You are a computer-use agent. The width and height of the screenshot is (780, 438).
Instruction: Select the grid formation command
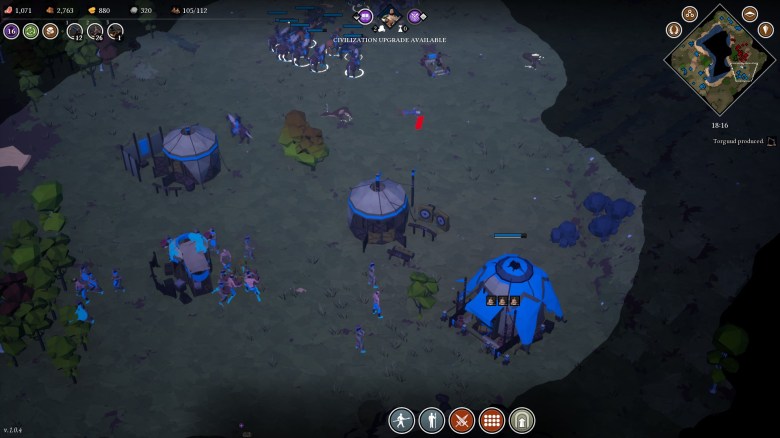pyautogui.click(x=492, y=420)
